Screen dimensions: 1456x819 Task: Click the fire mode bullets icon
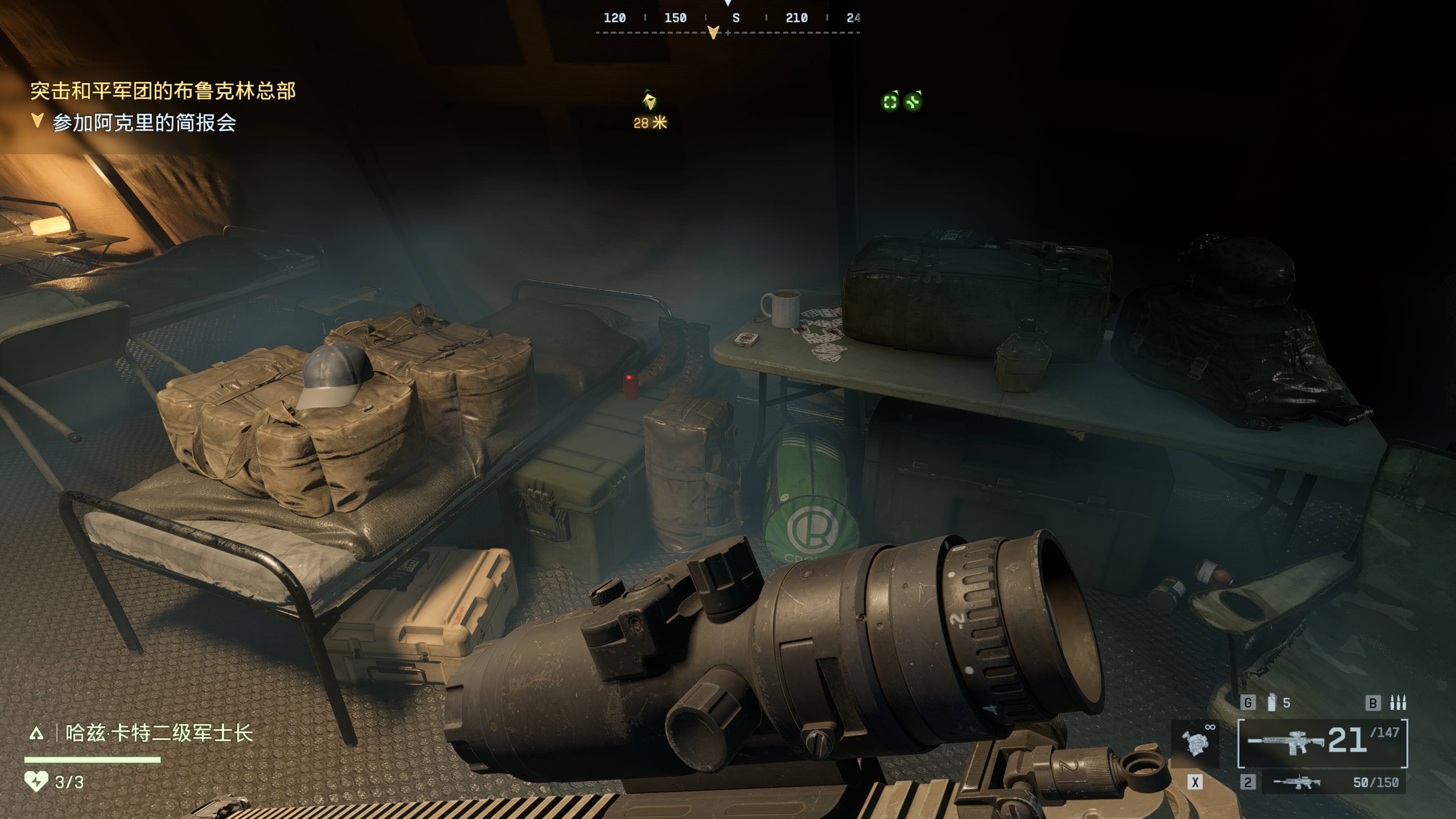click(1398, 703)
